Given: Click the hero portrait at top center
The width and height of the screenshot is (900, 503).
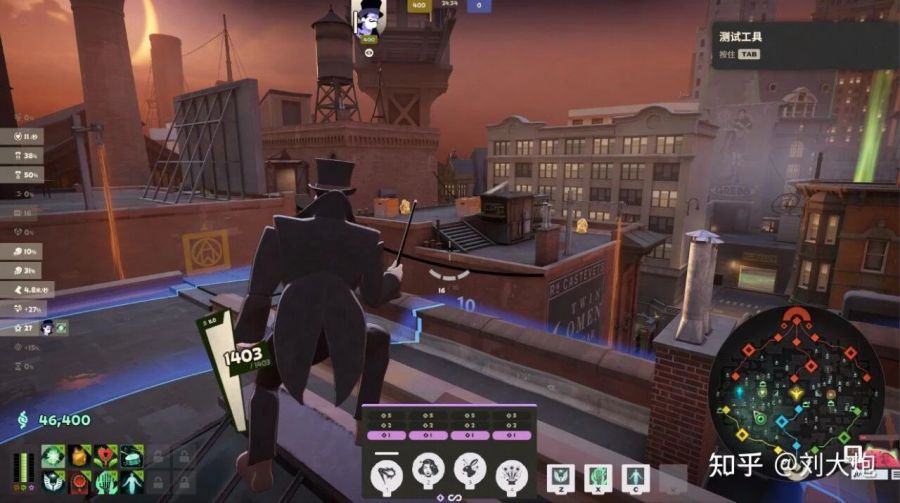Looking at the screenshot, I should pyautogui.click(x=368, y=18).
